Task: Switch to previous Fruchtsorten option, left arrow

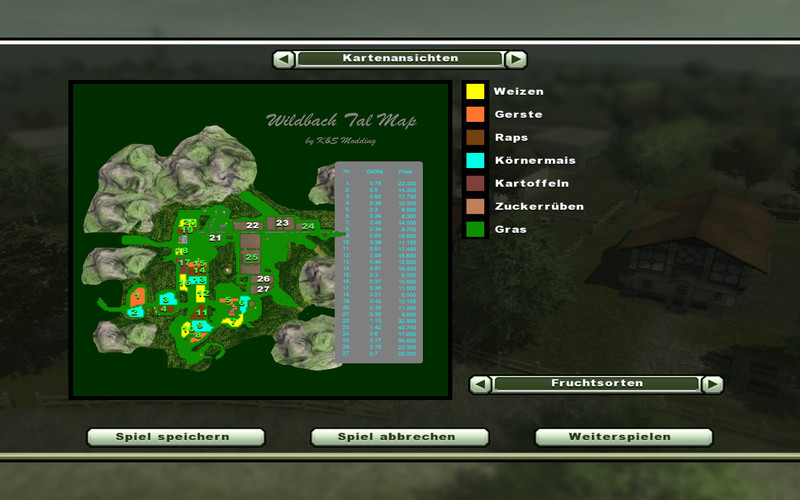Action: point(481,384)
